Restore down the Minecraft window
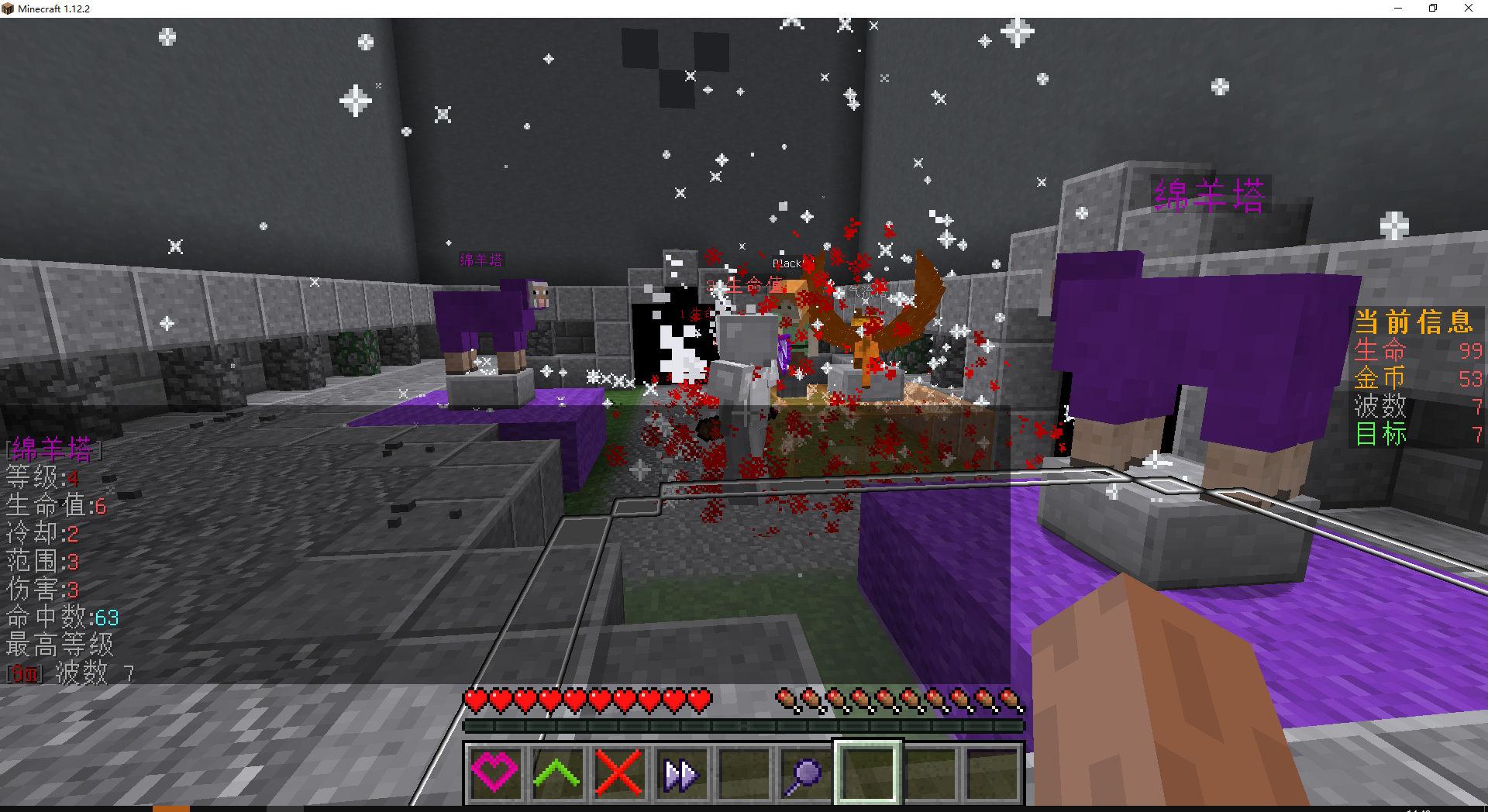 point(1433,9)
